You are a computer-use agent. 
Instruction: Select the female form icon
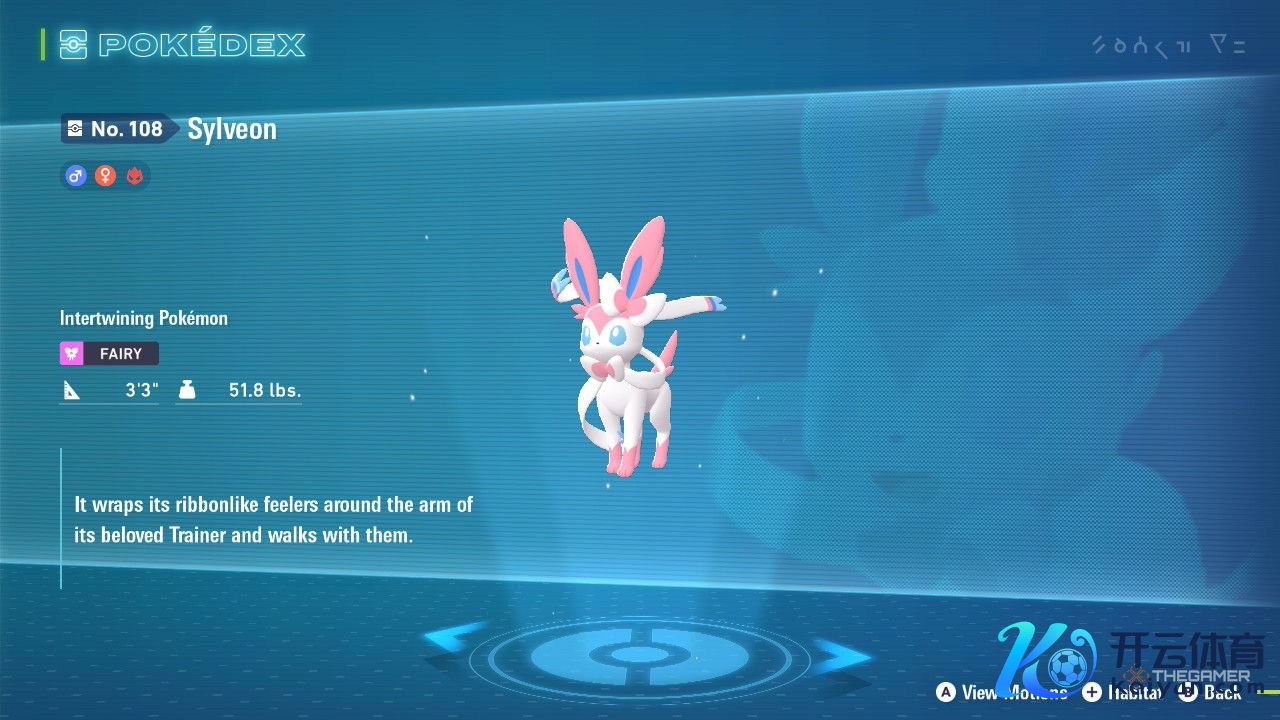[x=105, y=176]
